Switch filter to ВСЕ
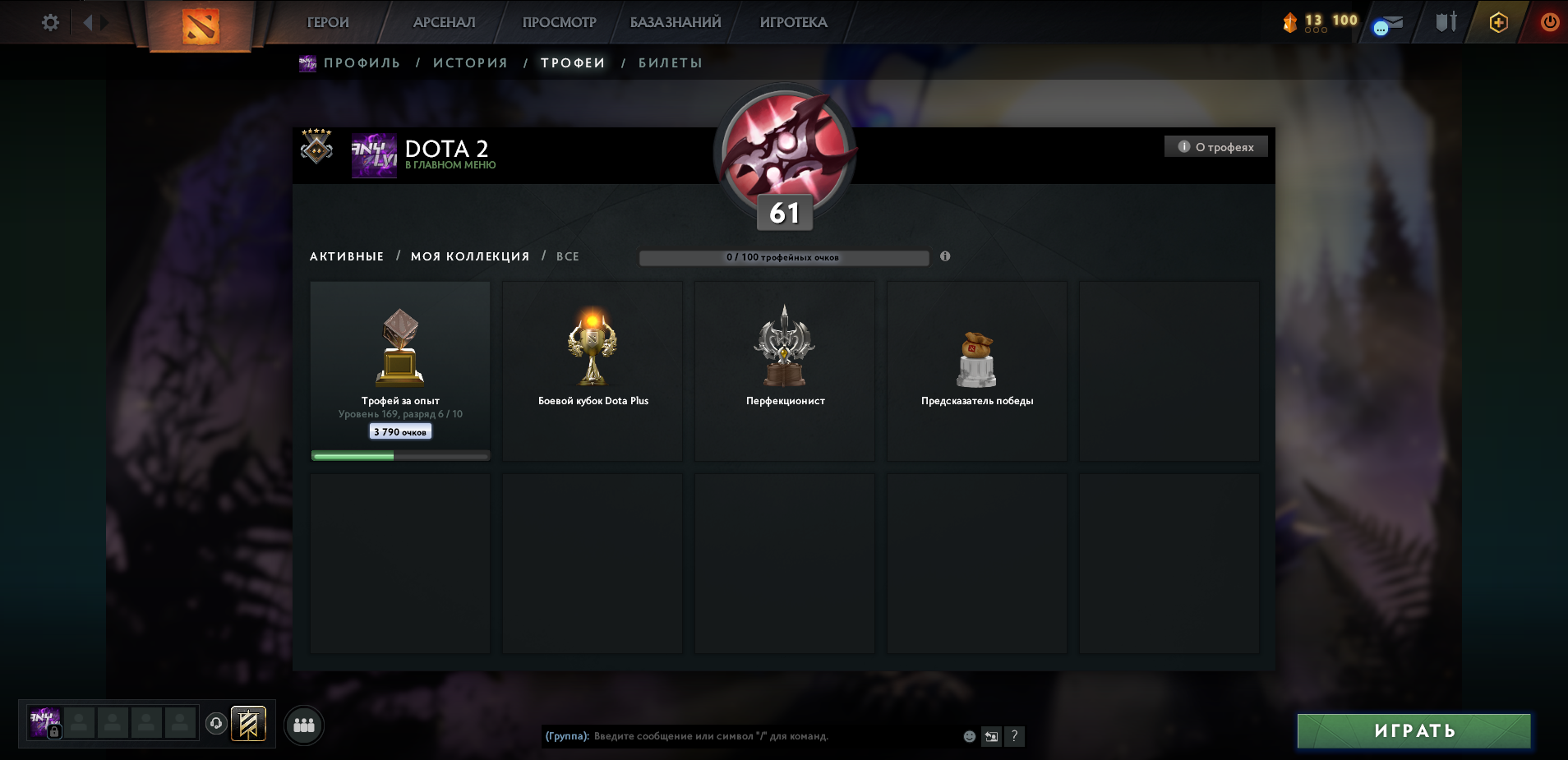This screenshot has width=1568, height=760. pos(568,256)
